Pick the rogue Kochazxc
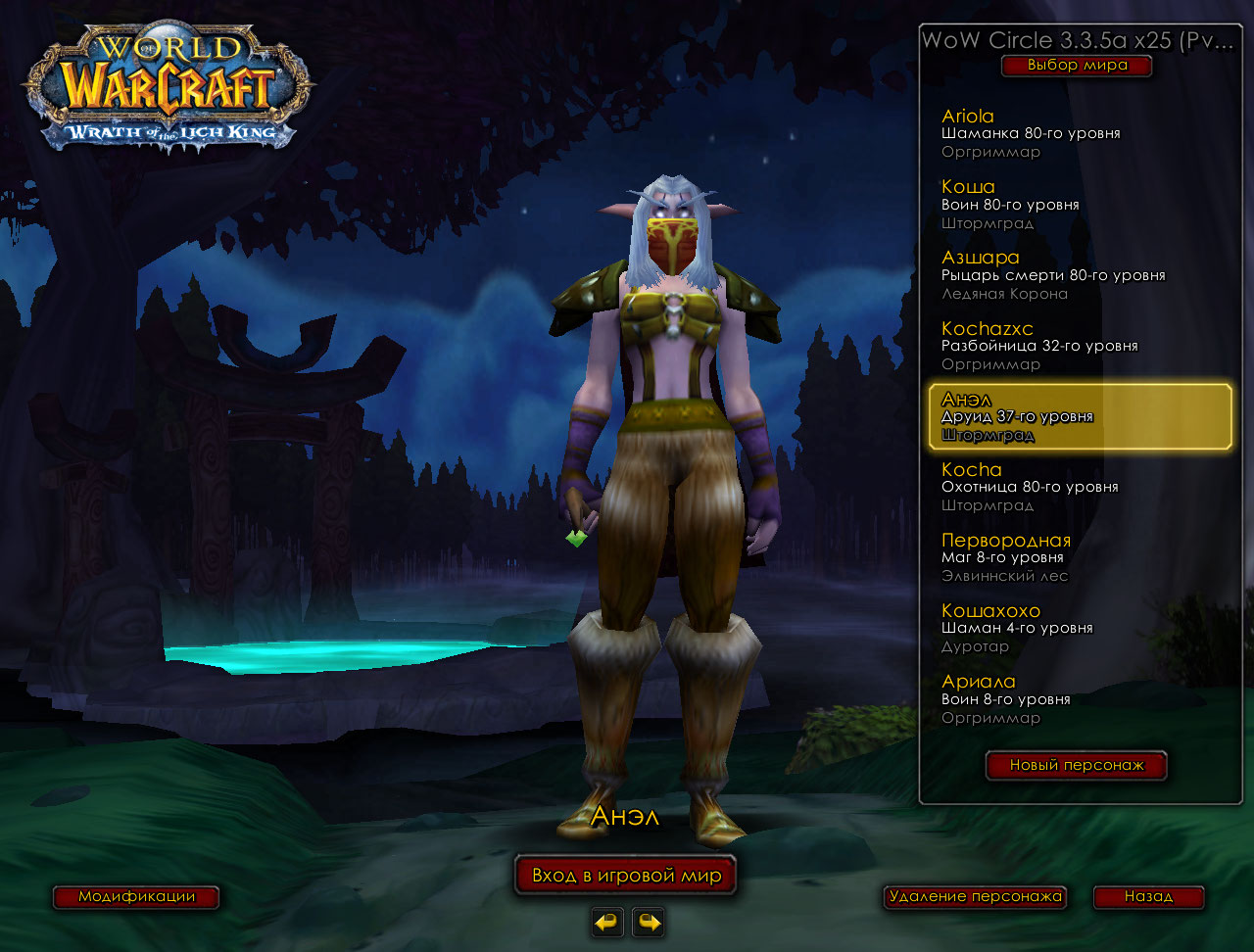This screenshot has width=1254, height=952. [x=1078, y=345]
